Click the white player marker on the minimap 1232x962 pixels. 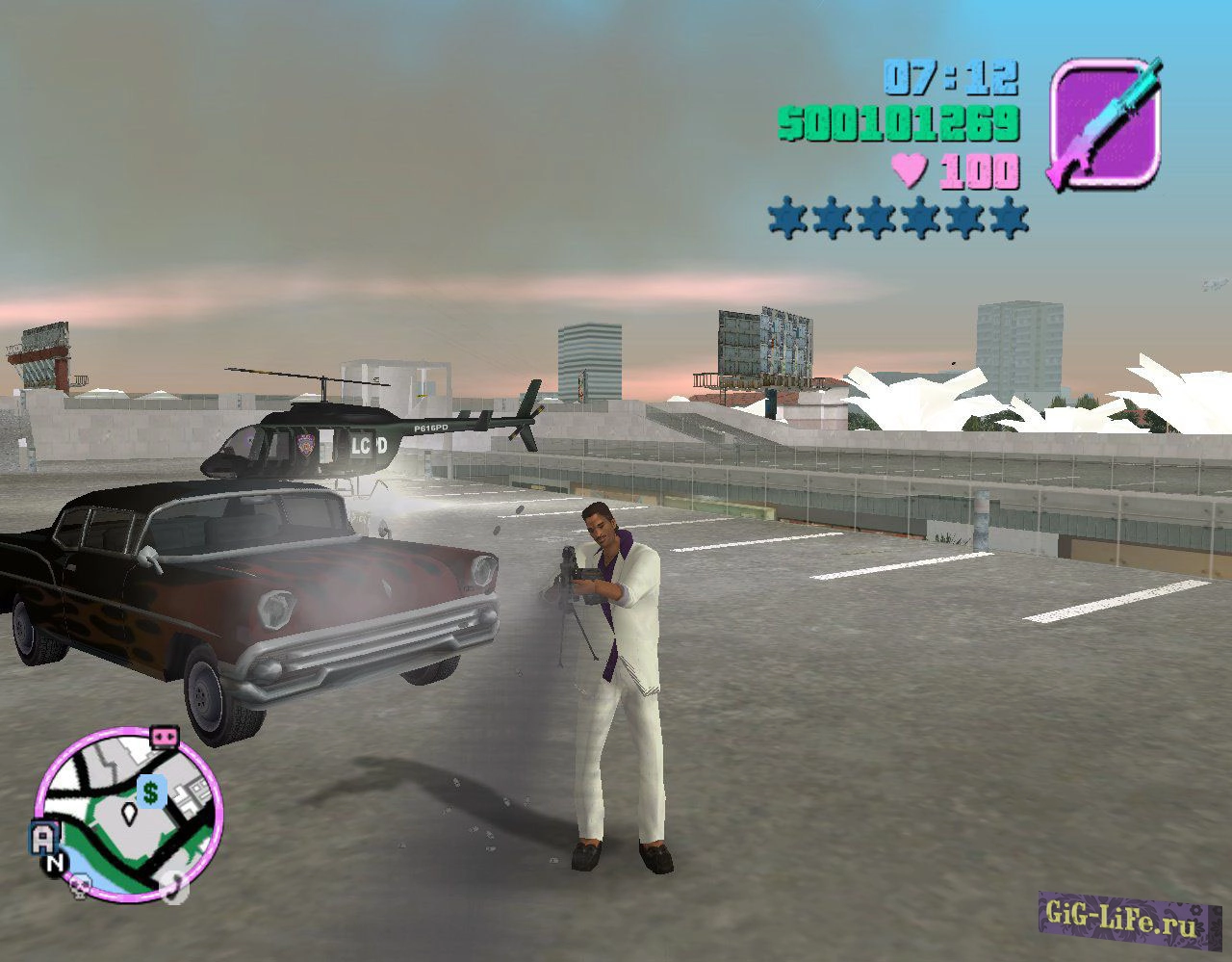click(x=129, y=813)
